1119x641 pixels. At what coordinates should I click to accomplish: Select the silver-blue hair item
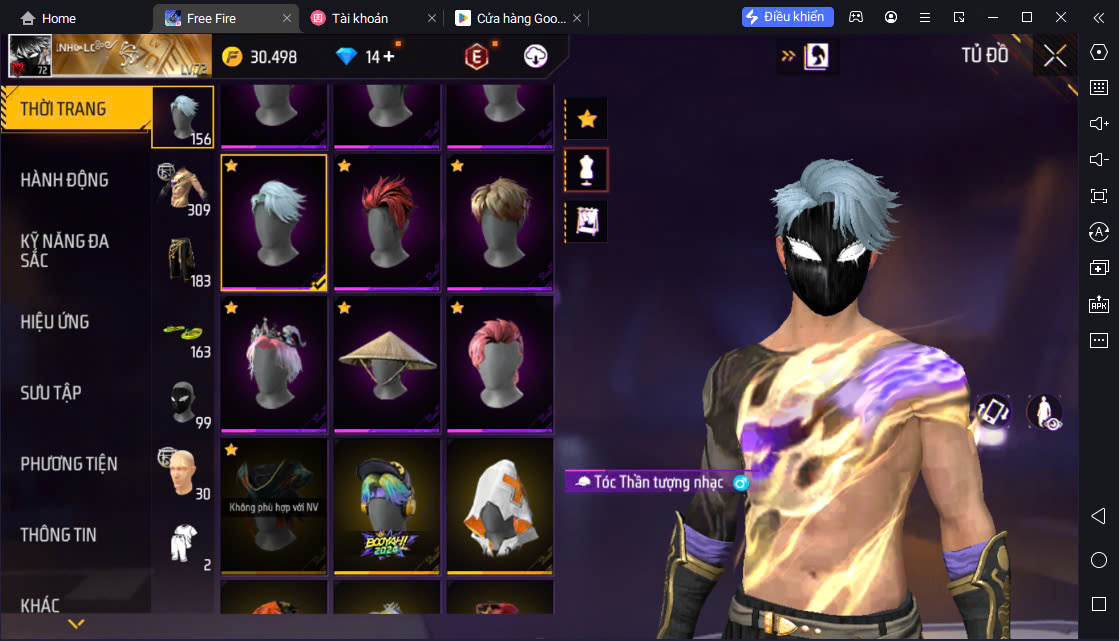274,222
